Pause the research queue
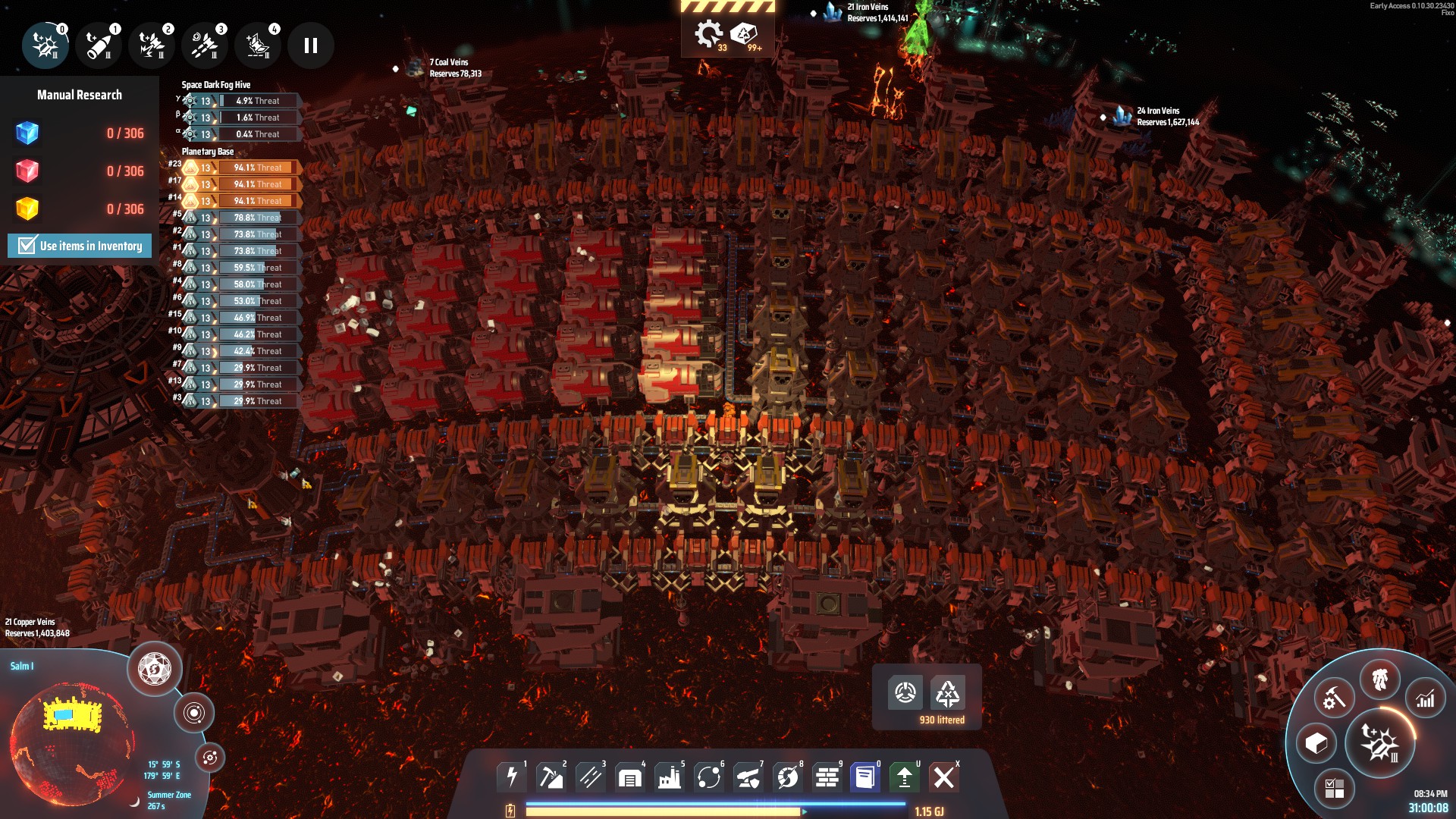Screen dimensions: 1456x819 (310, 45)
